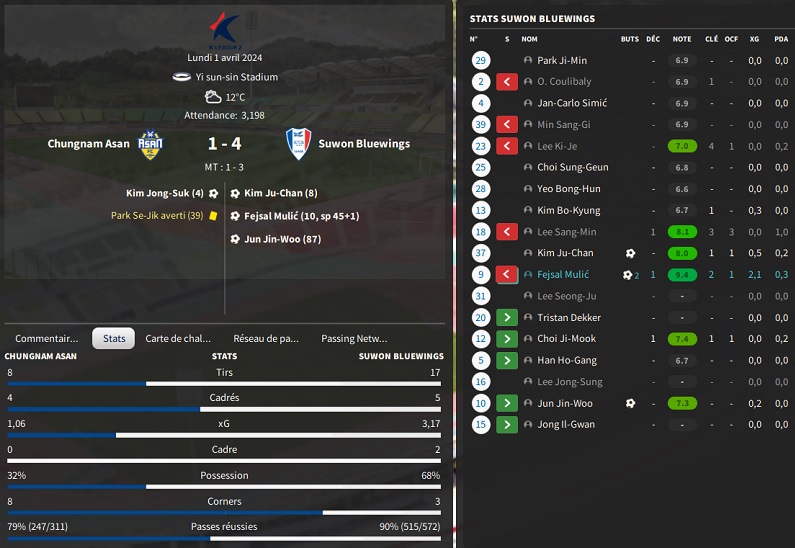Select Tristan Dekker's row

click(x=569, y=318)
